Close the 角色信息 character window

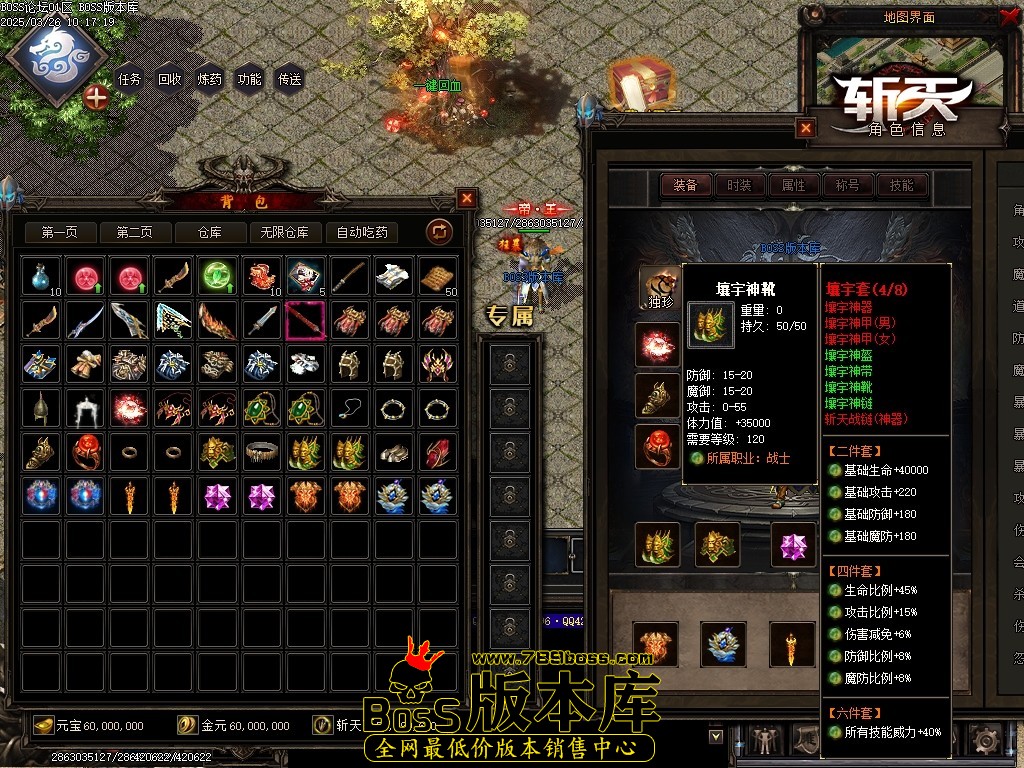(806, 127)
